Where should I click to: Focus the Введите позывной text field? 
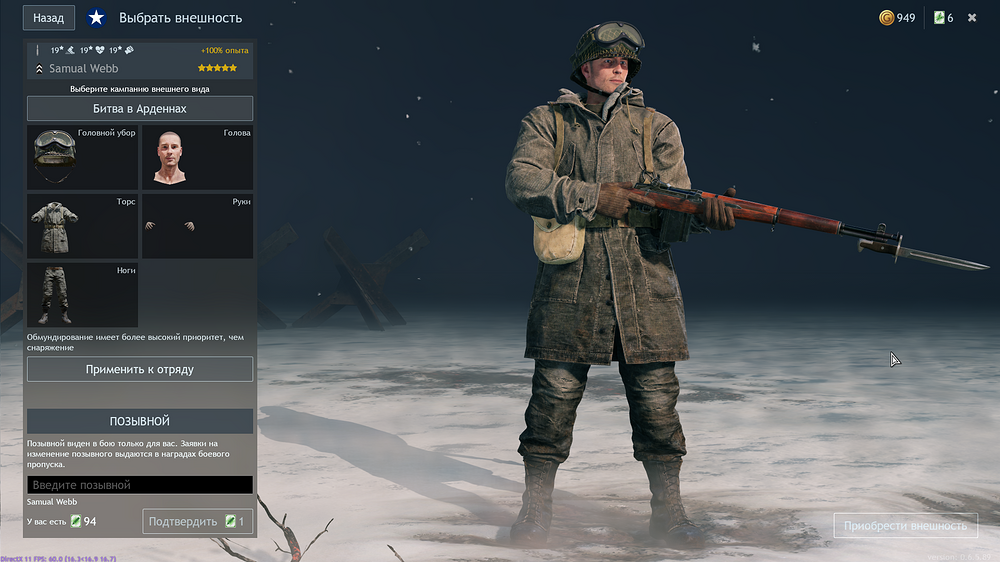(x=140, y=485)
